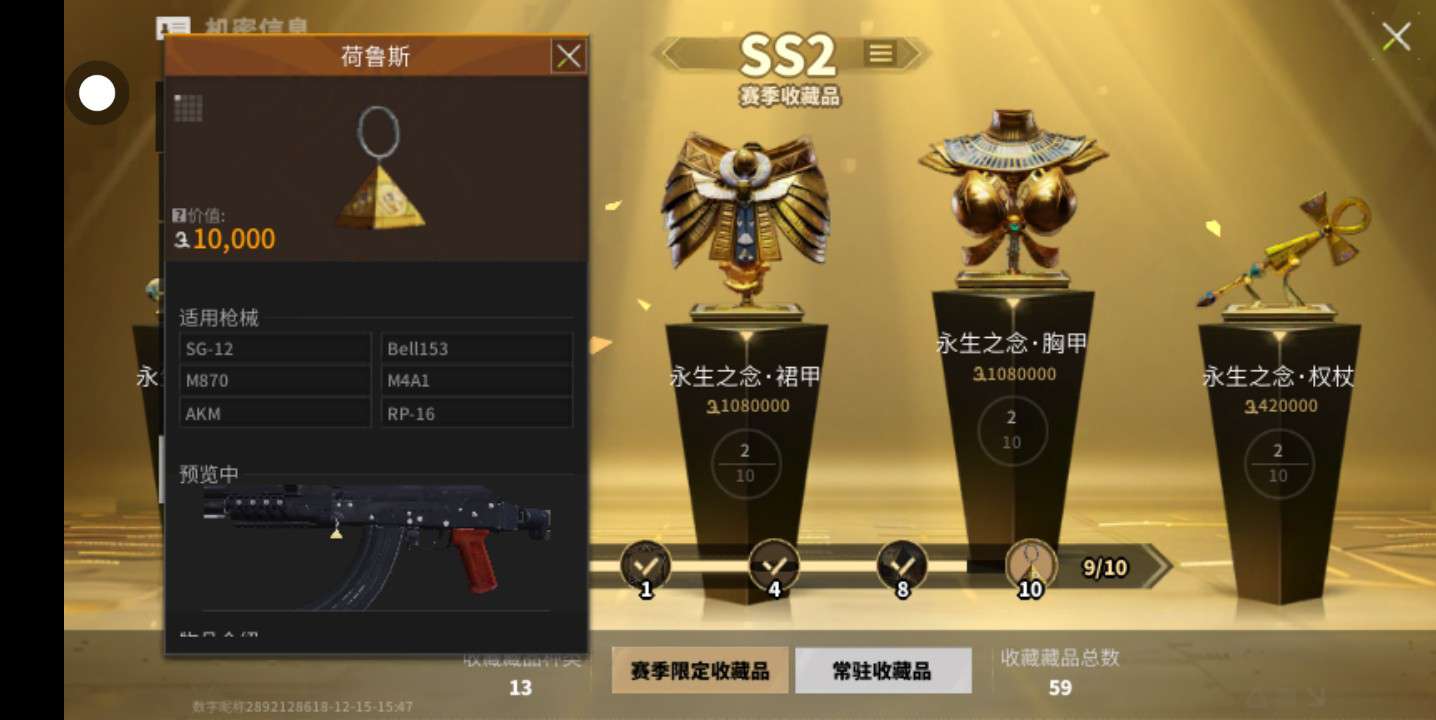Click the milestone 4 reward node
The image size is (1436, 720).
pos(774,566)
